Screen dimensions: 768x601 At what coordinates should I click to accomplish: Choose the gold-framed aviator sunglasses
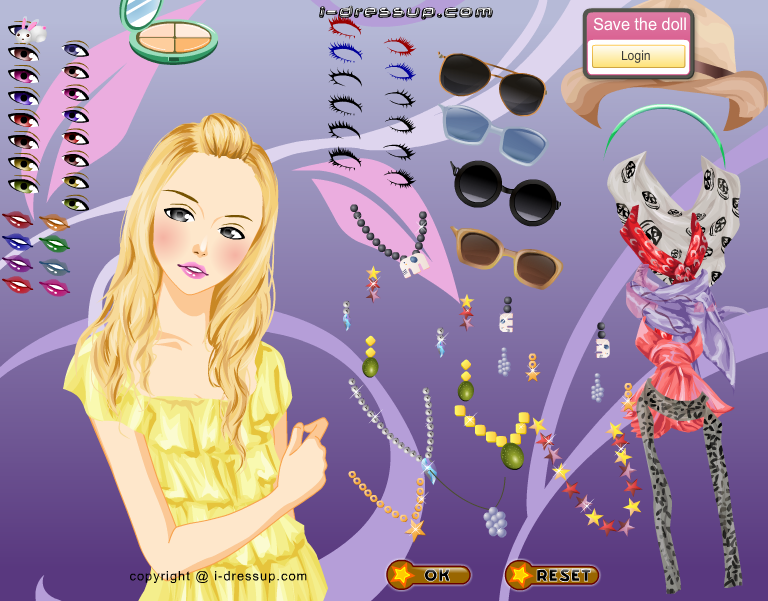click(x=493, y=85)
